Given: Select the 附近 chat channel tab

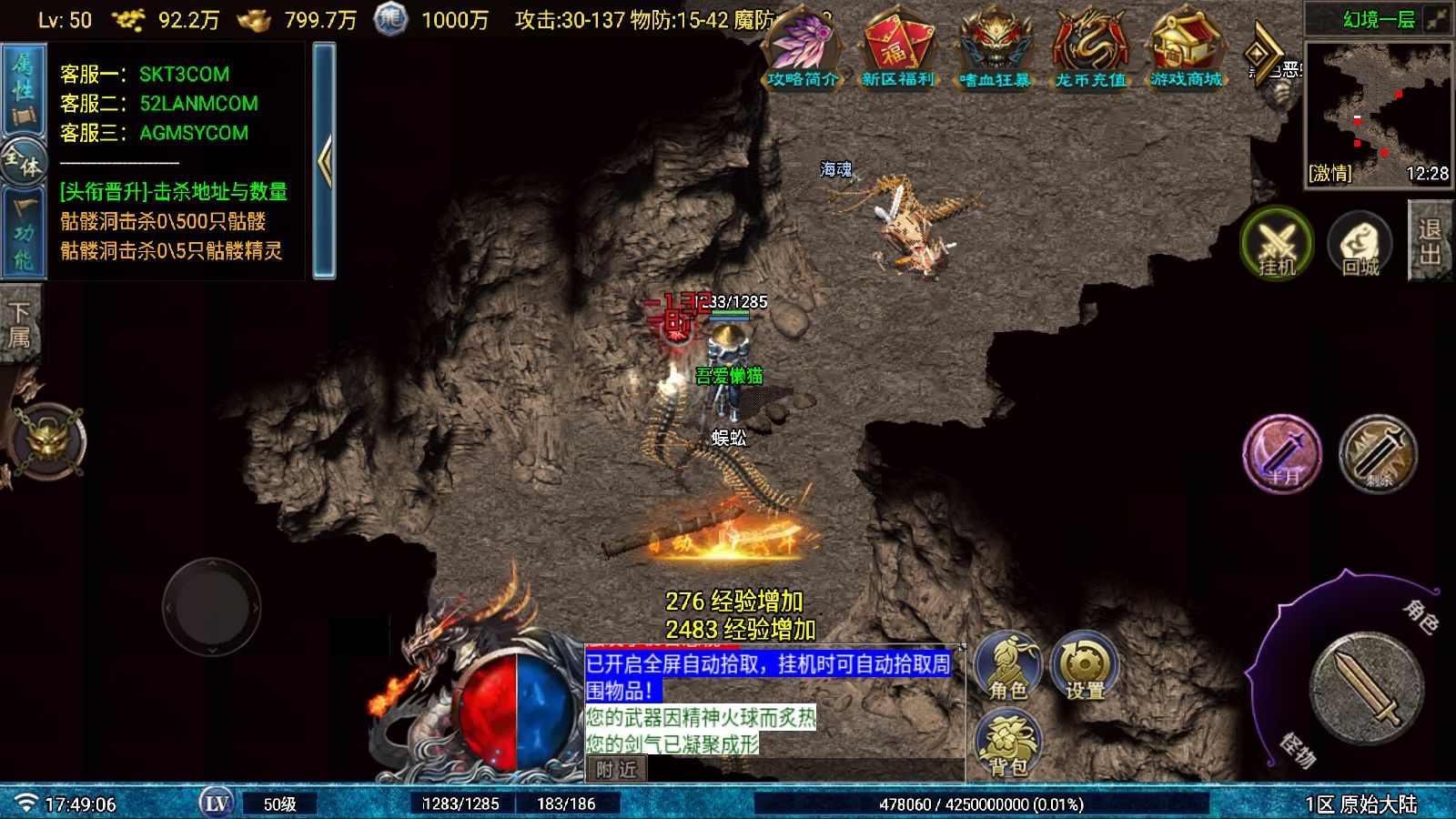Looking at the screenshot, I should pos(616,770).
